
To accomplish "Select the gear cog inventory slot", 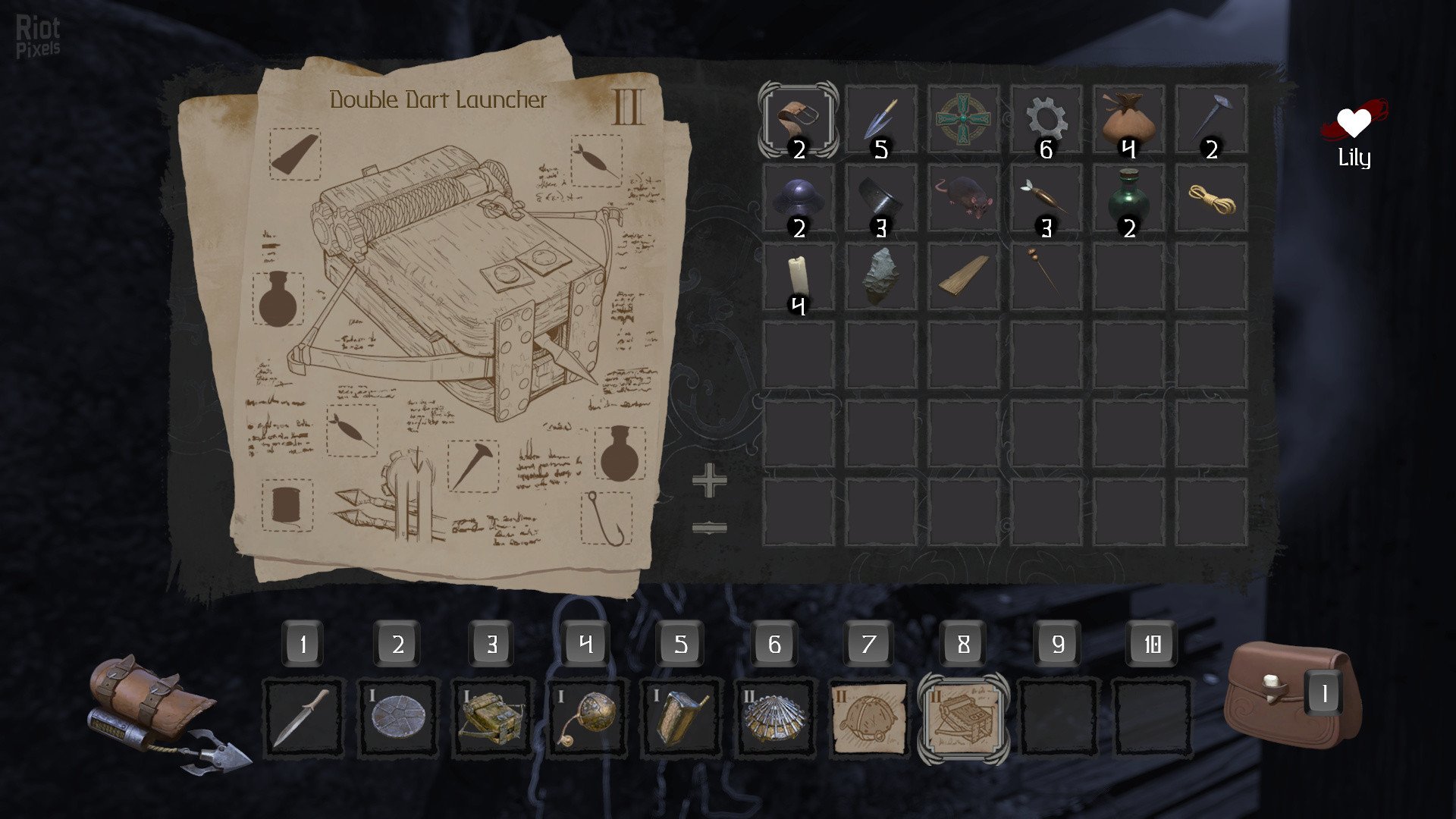I will [x=1046, y=120].
